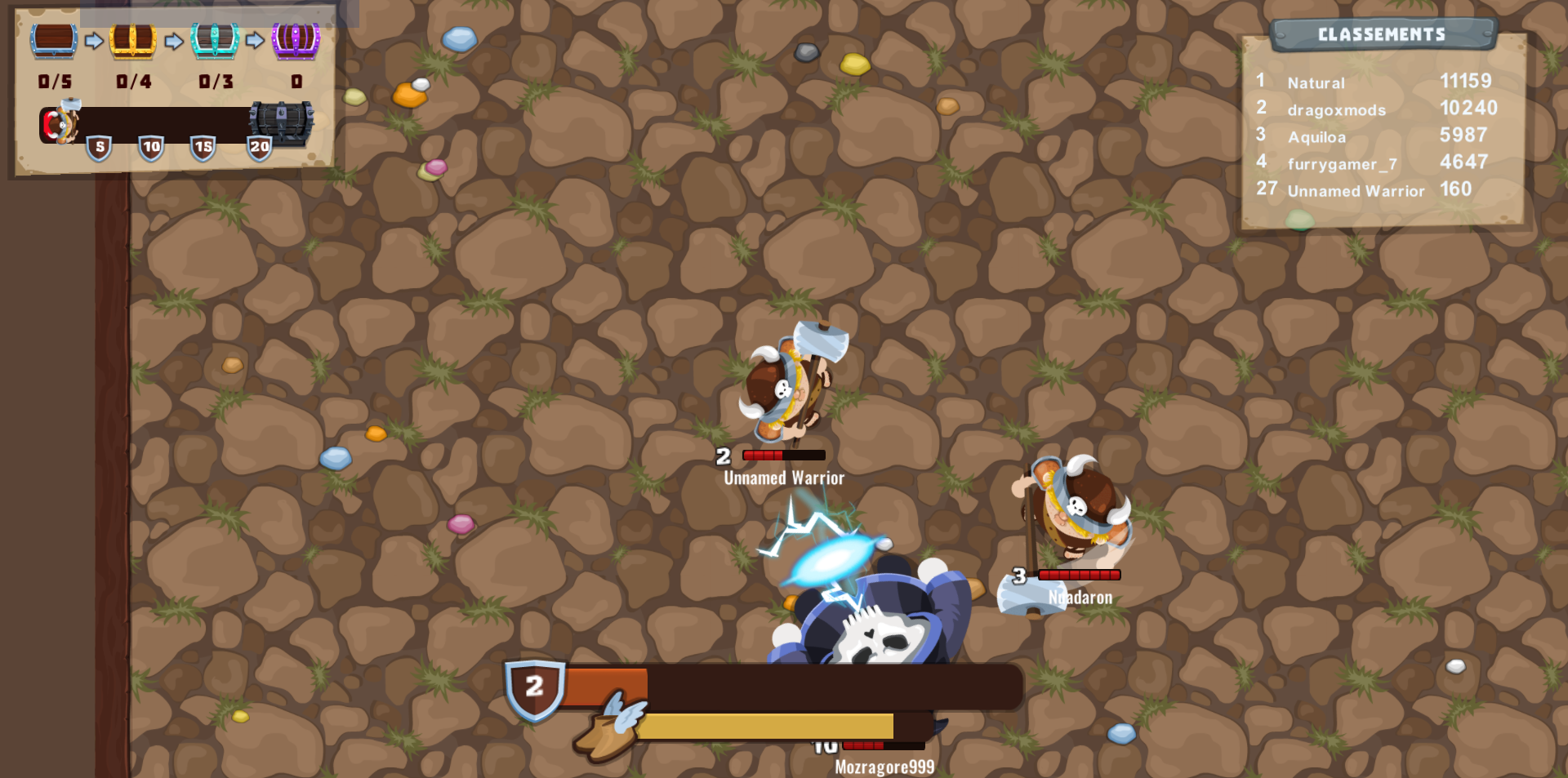Open the CLASSEMENTS leaderboard header
Screen dimensions: 1568x778
coord(1383,34)
